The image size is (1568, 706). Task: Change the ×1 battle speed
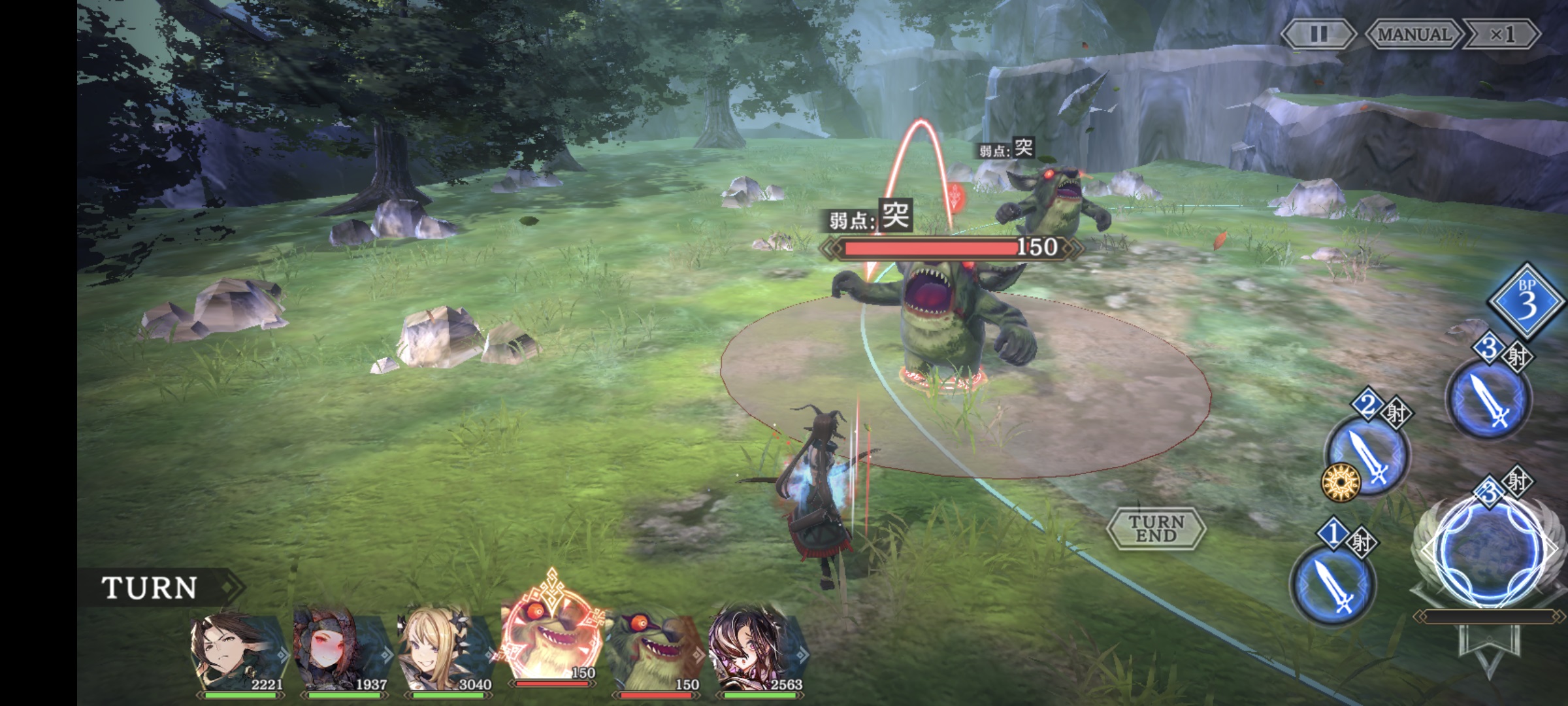pyautogui.click(x=1502, y=34)
